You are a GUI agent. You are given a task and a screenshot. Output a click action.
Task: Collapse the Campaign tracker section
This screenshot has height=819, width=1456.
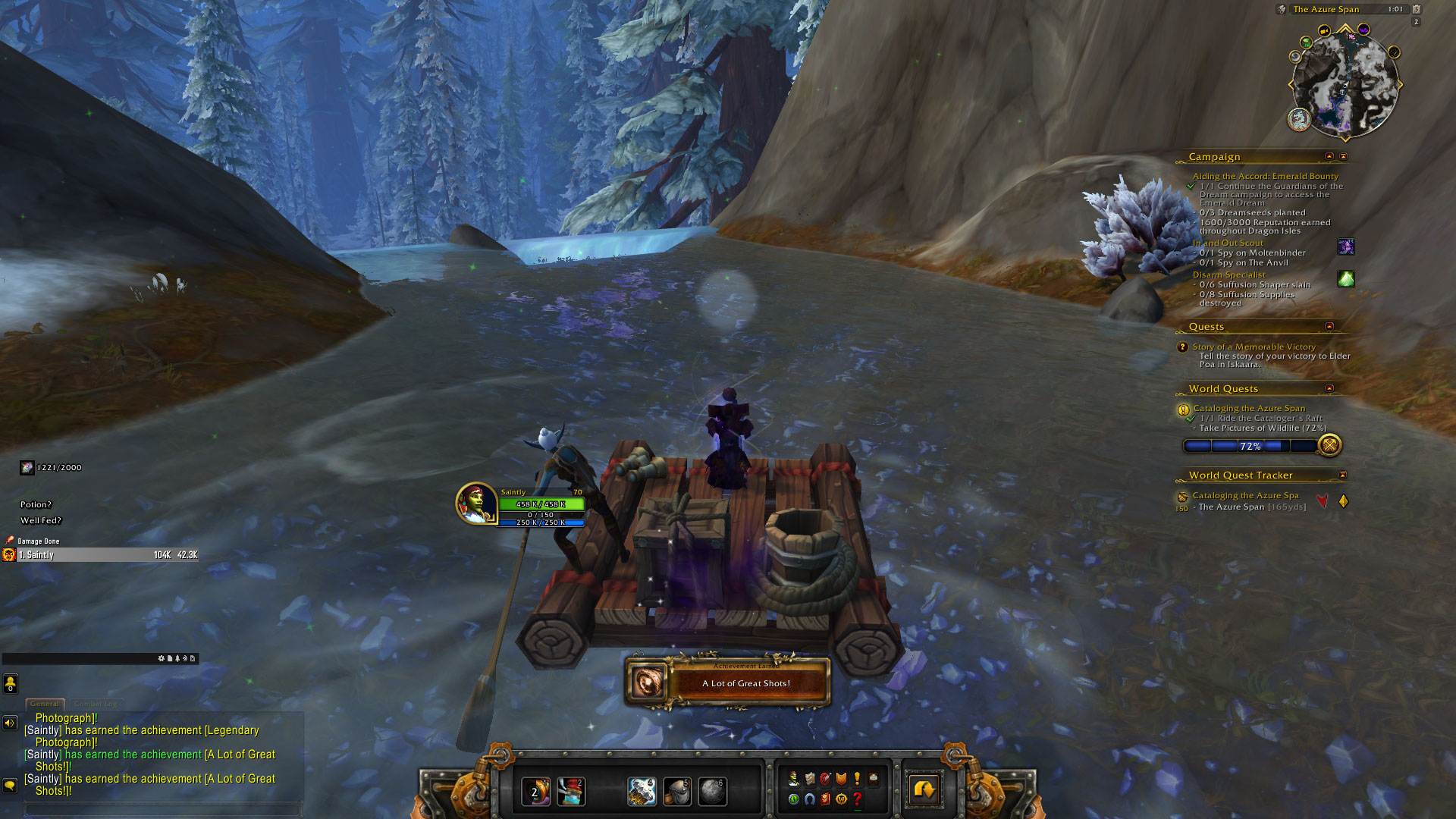click(1329, 156)
